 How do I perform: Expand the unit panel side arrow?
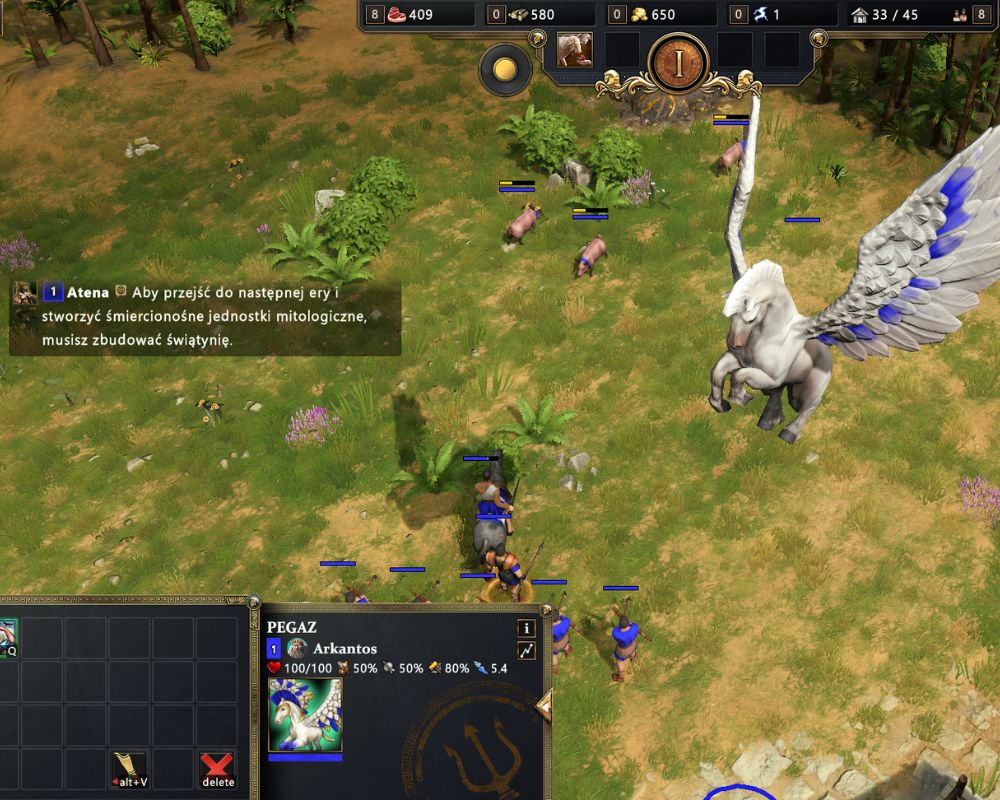[545, 706]
